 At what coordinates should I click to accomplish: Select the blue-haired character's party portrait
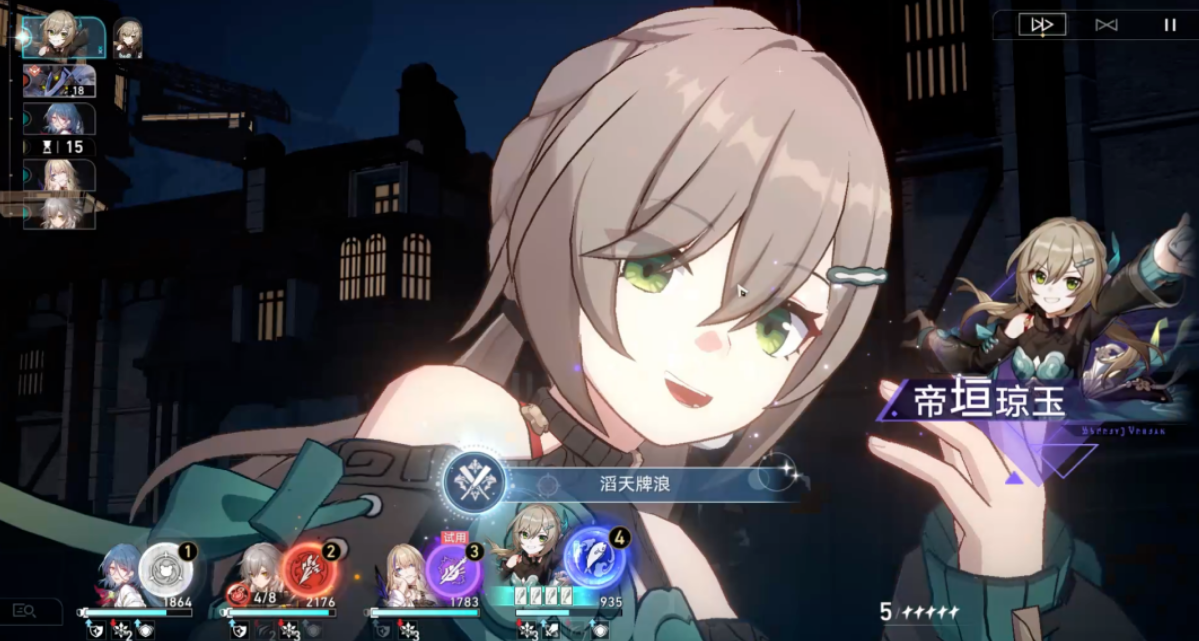click(x=117, y=578)
